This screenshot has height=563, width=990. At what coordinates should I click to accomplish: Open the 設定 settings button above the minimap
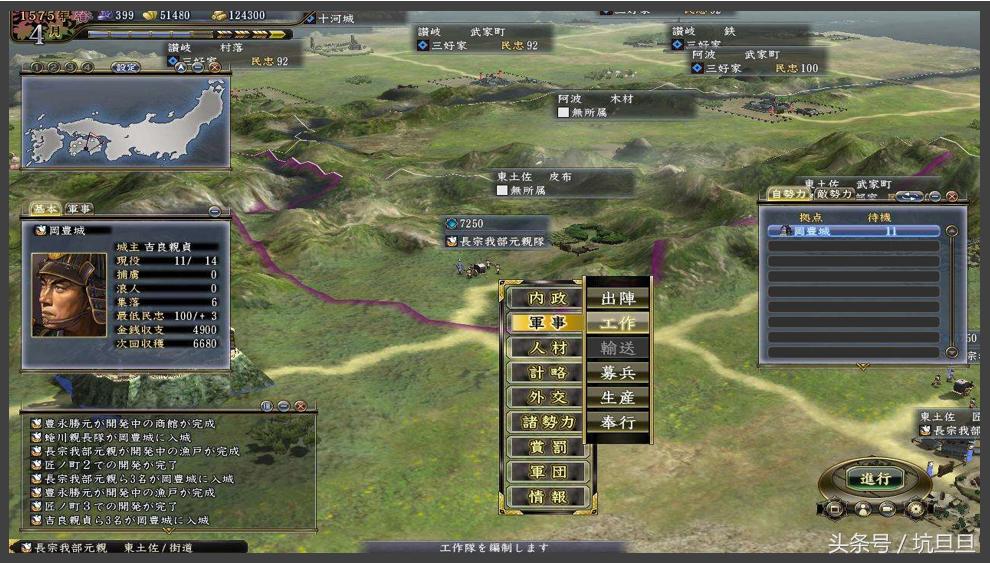click(125, 68)
